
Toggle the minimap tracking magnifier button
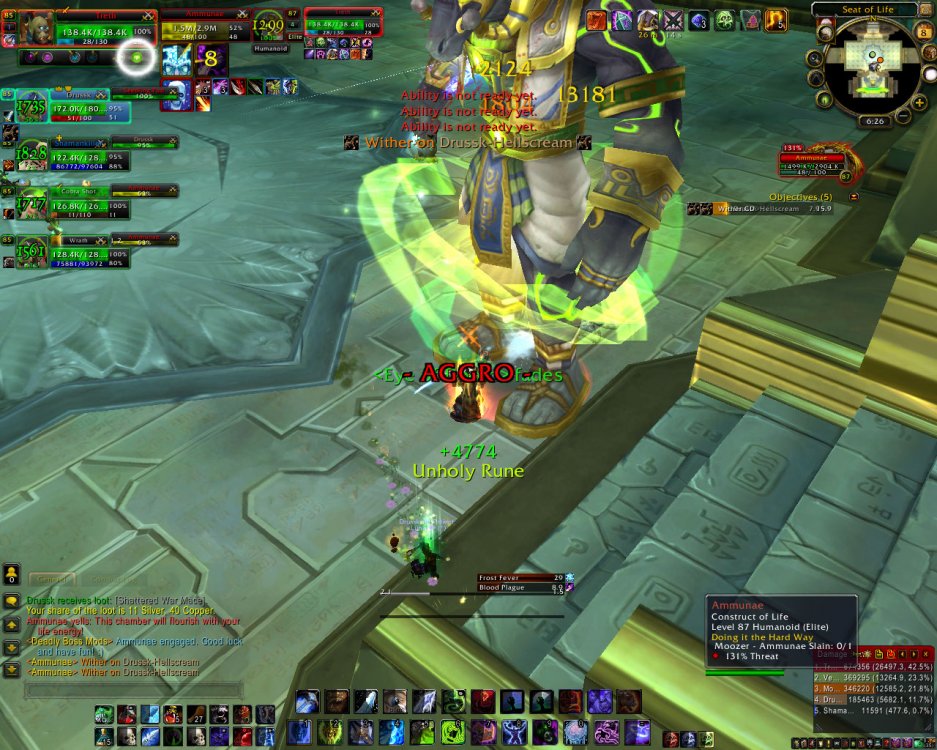pos(816,57)
